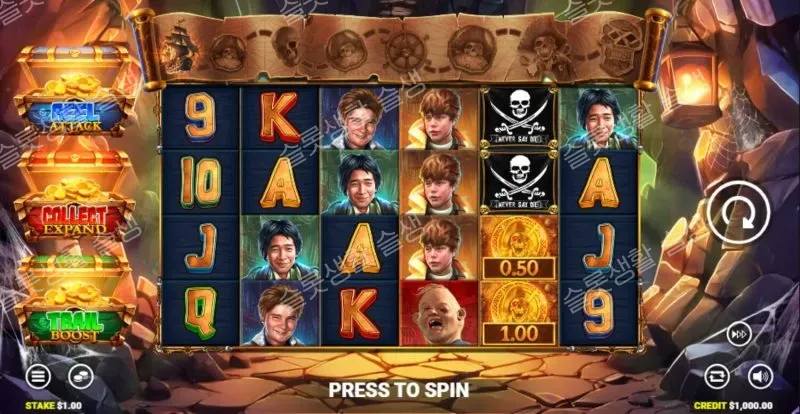Open the hamburger menu

38,377
